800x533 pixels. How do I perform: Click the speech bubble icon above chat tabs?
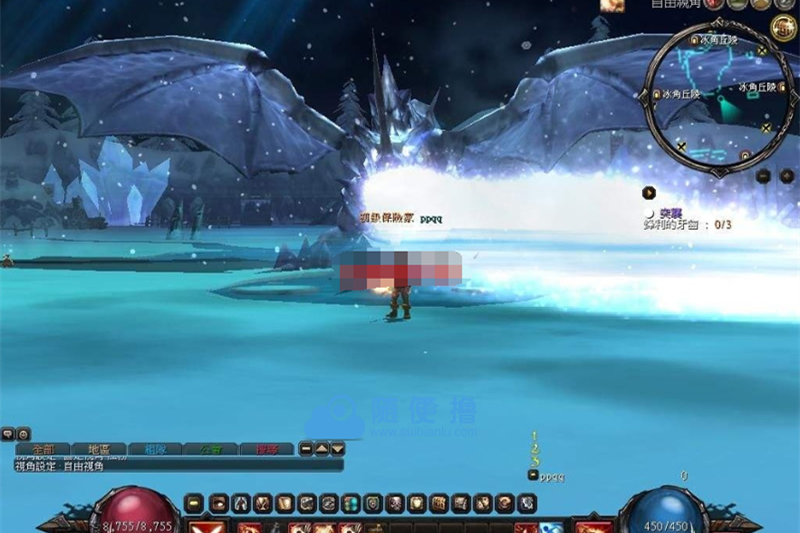[8, 435]
